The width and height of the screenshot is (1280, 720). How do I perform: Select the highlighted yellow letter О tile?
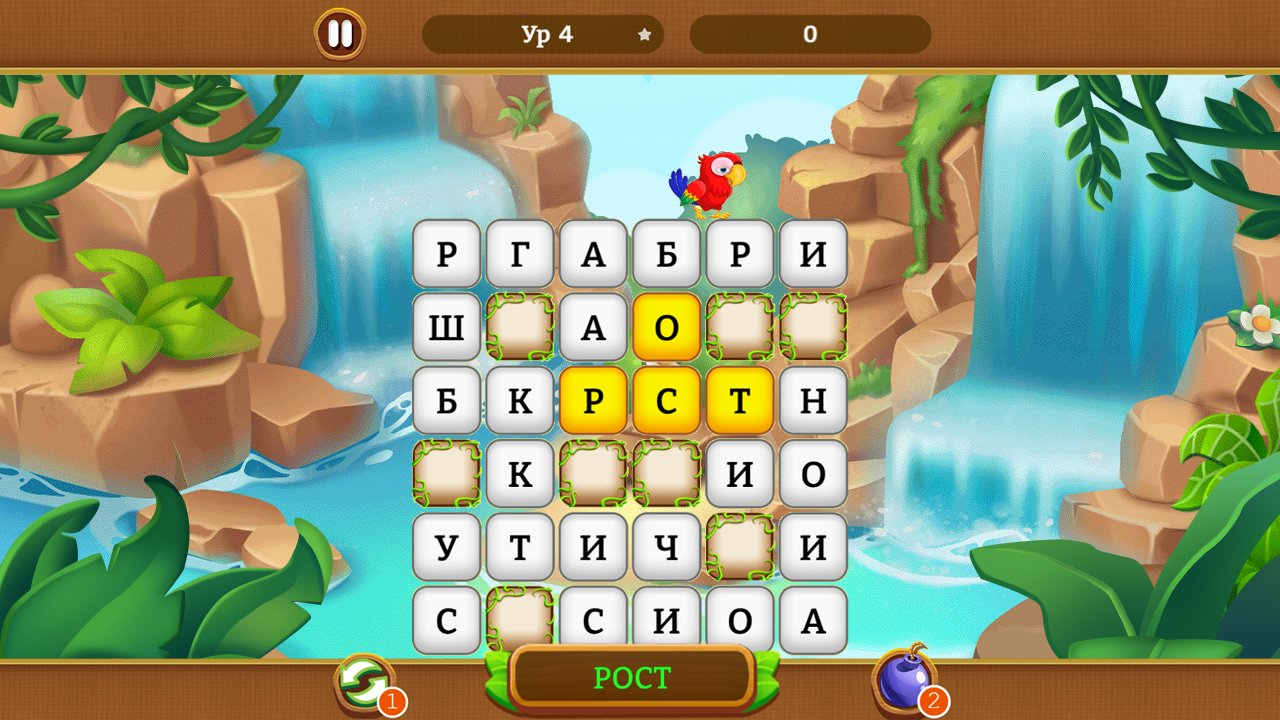667,327
